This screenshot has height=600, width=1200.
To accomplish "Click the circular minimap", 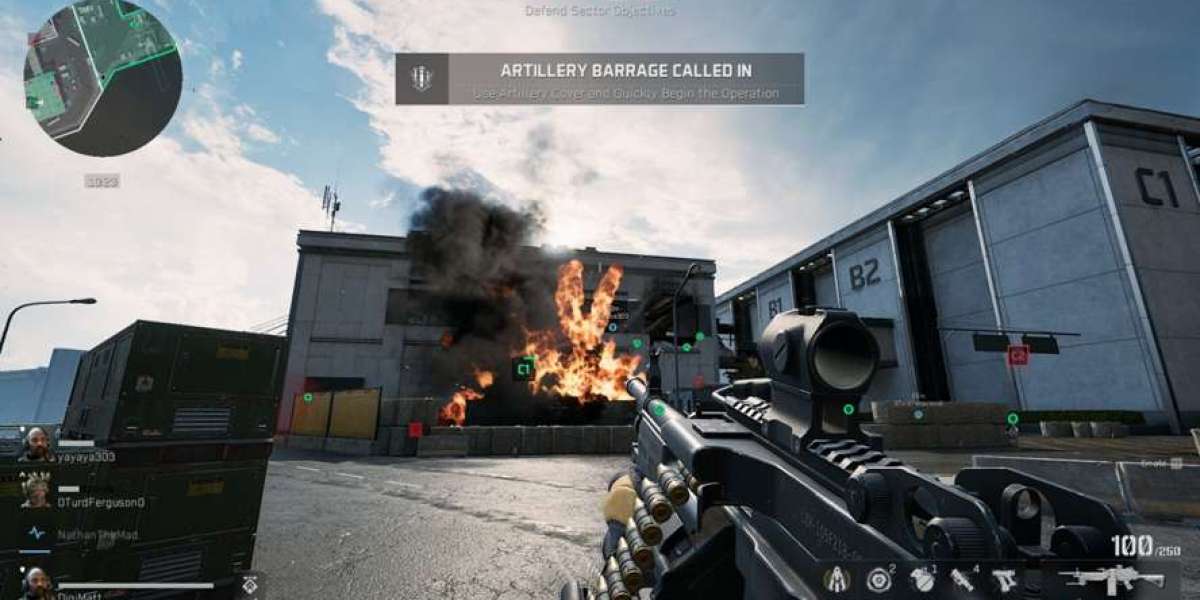I will [x=102, y=77].
